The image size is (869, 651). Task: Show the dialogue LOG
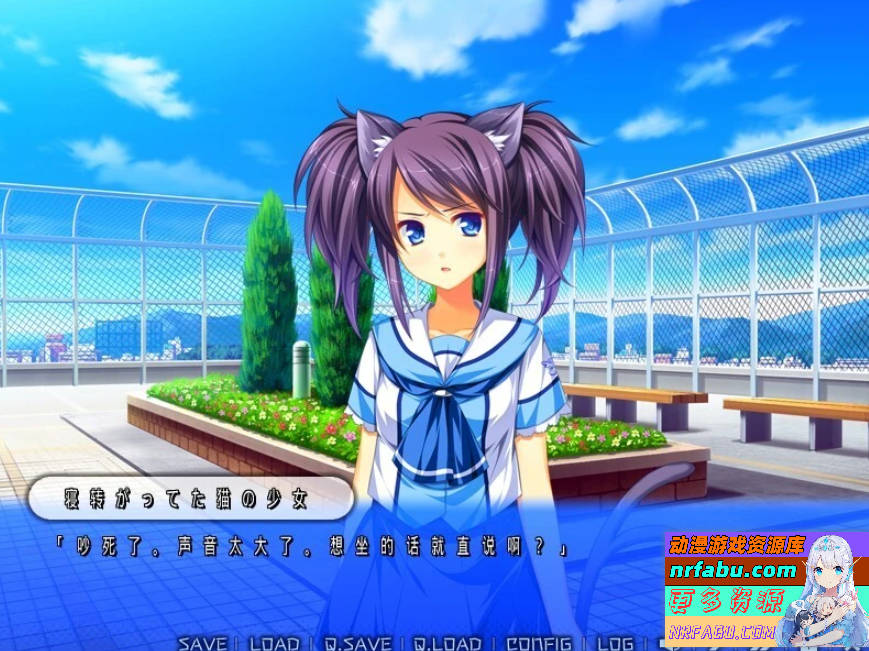[x=615, y=643]
